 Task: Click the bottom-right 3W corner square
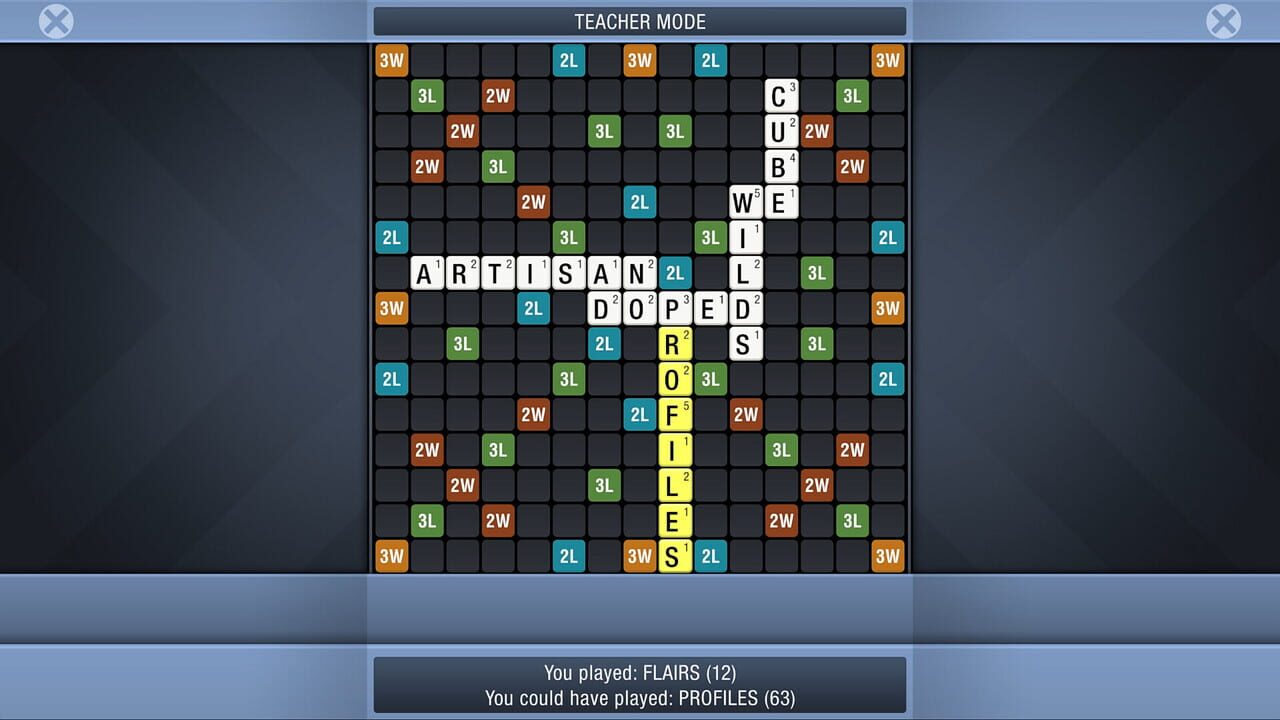click(888, 556)
